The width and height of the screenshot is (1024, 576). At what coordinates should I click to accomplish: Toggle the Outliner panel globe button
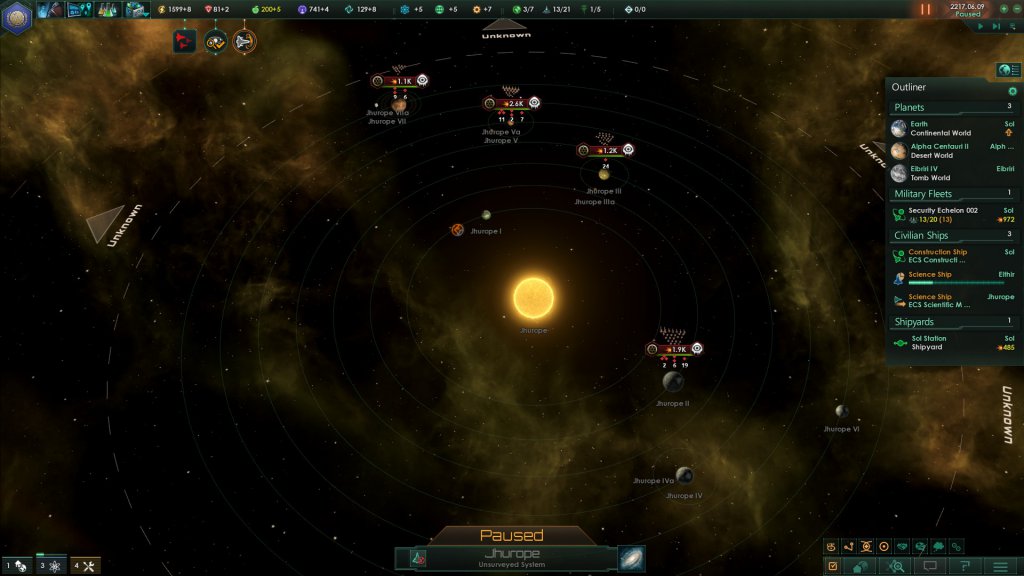tap(1007, 69)
